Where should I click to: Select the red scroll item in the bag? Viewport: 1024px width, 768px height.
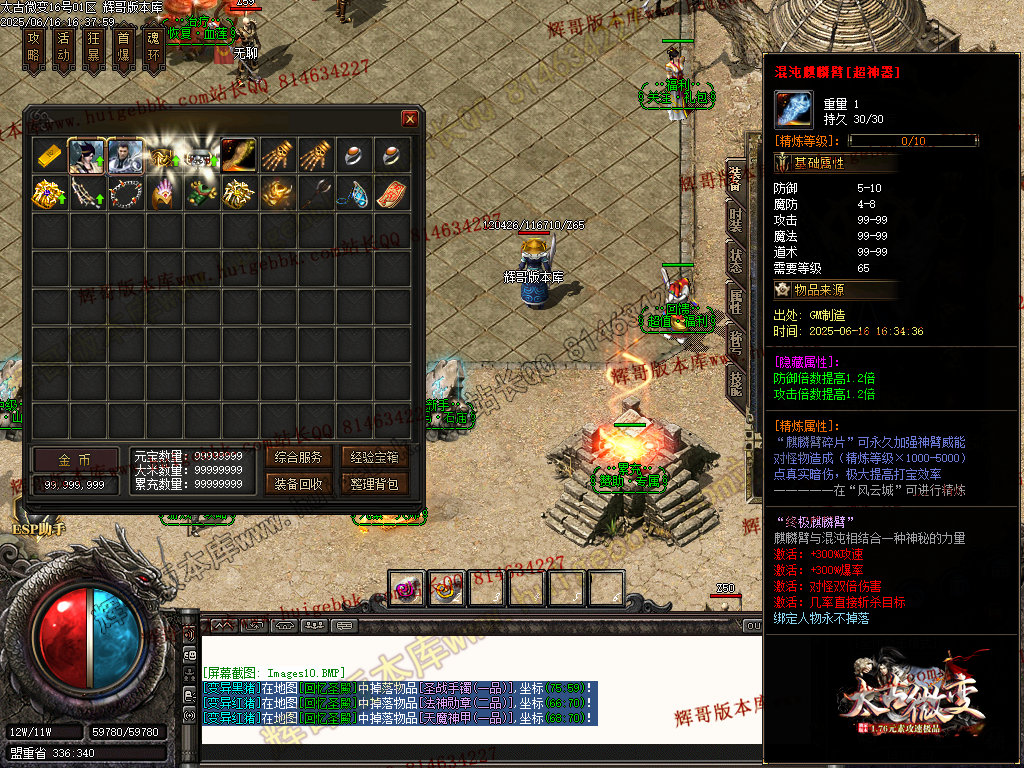(x=392, y=193)
